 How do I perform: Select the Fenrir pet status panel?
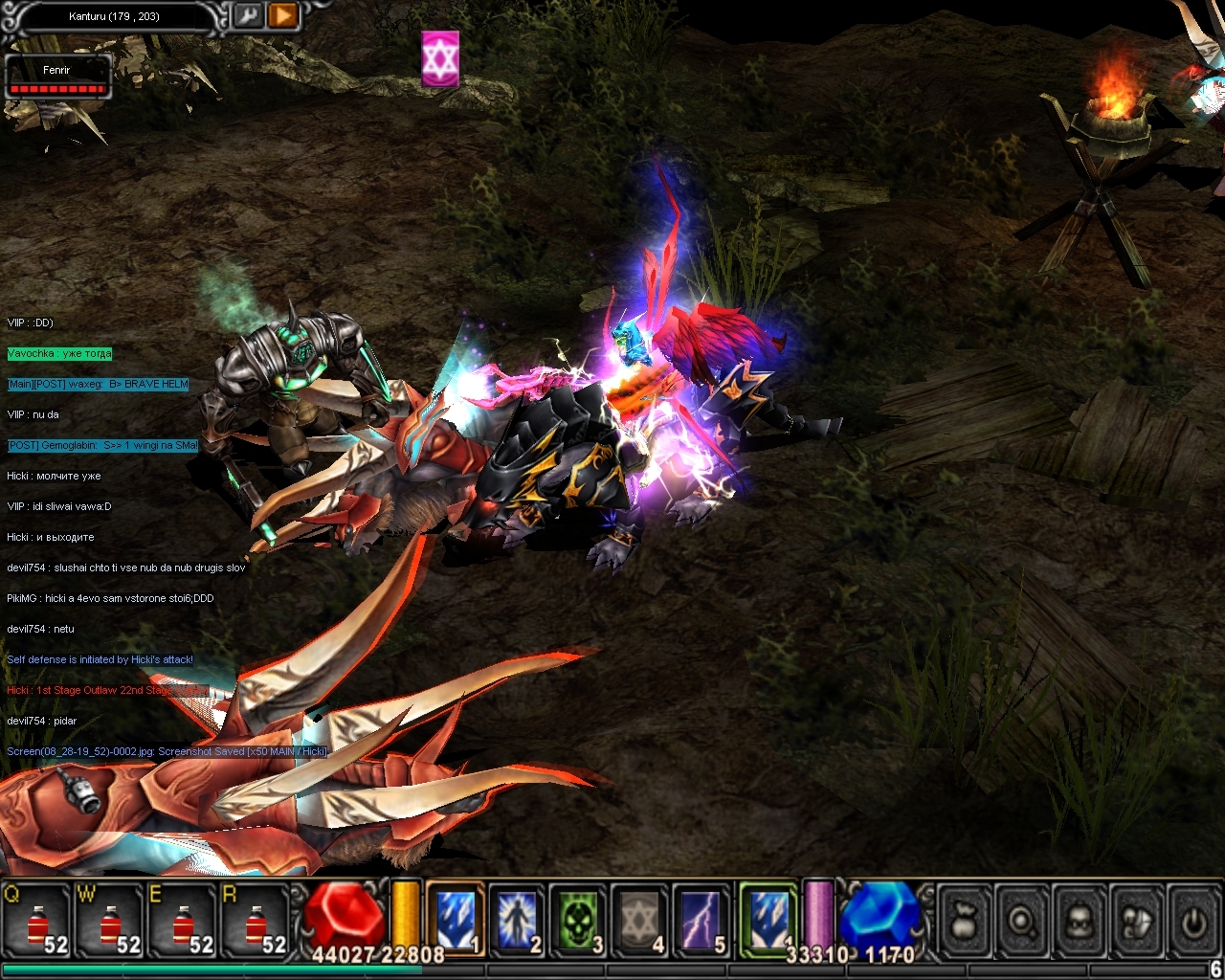coord(57,78)
